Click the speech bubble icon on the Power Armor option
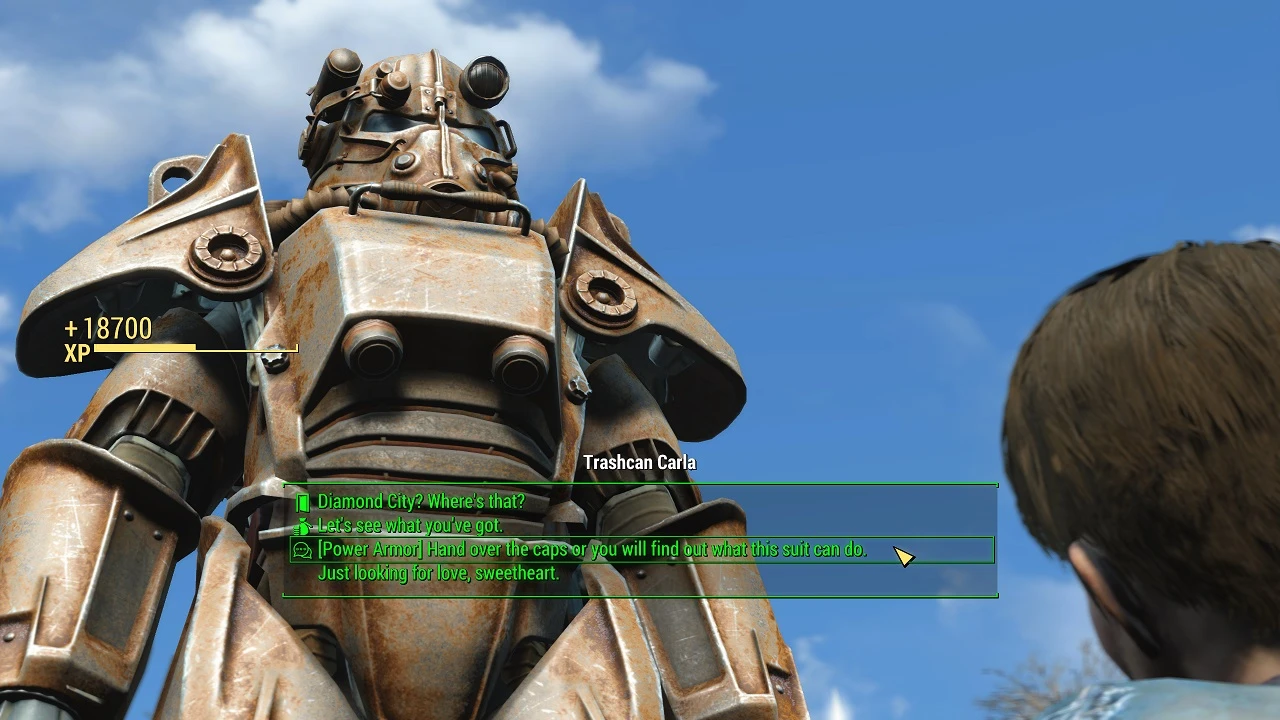Viewport: 1280px width, 720px height. 300,549
